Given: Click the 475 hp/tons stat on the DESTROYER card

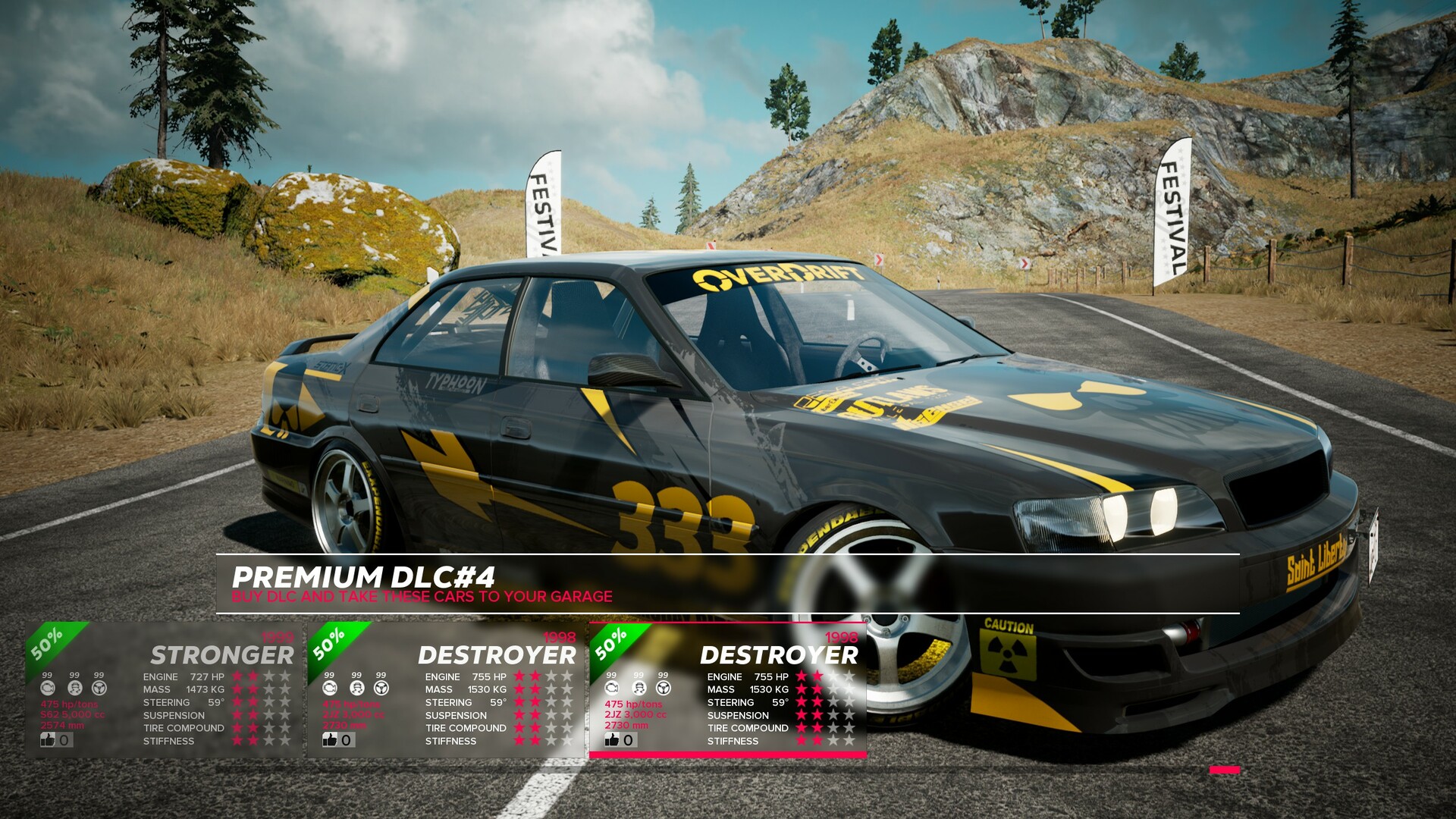Looking at the screenshot, I should (633, 704).
